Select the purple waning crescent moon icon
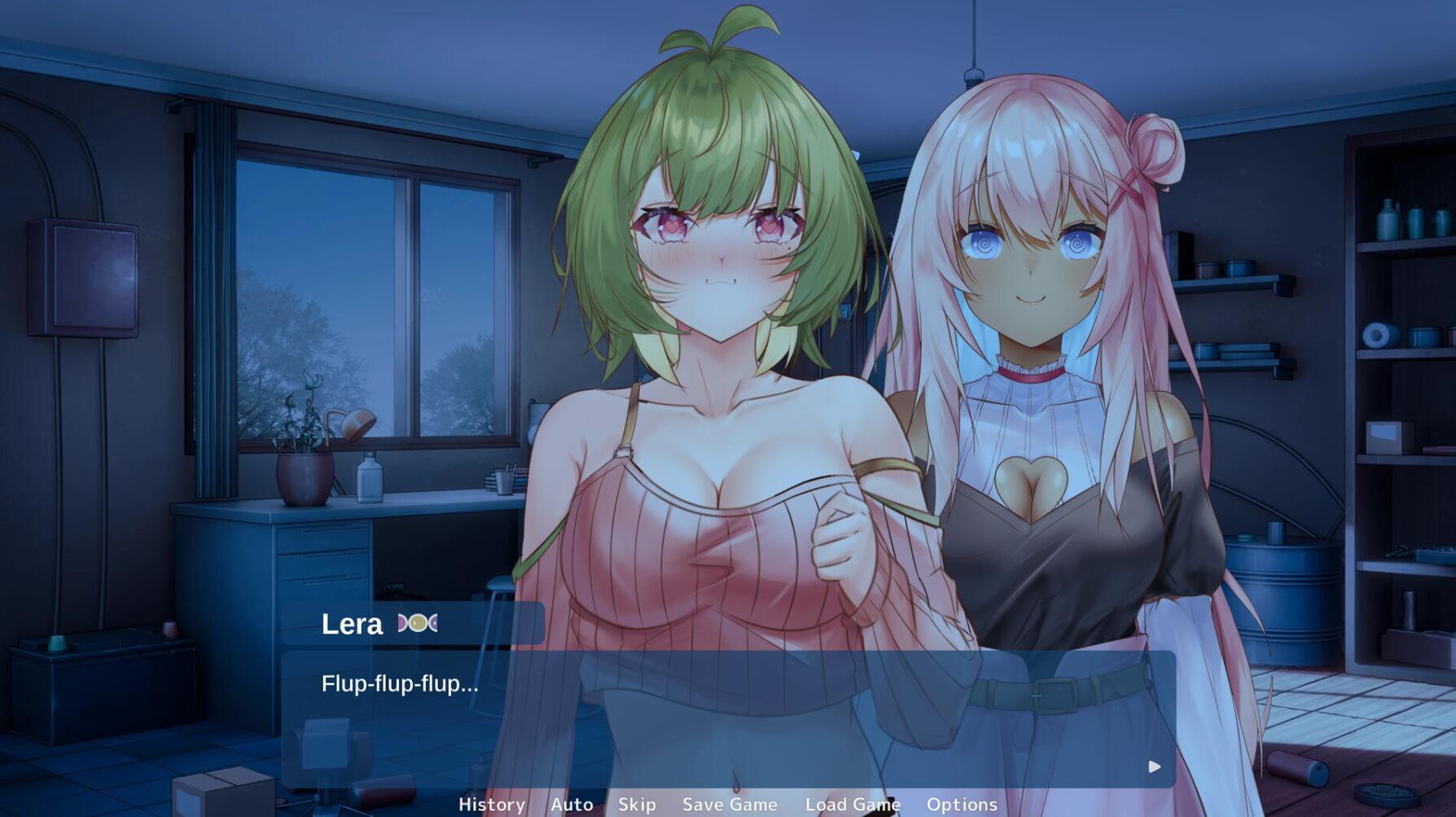This screenshot has width=1456, height=817. click(x=434, y=623)
